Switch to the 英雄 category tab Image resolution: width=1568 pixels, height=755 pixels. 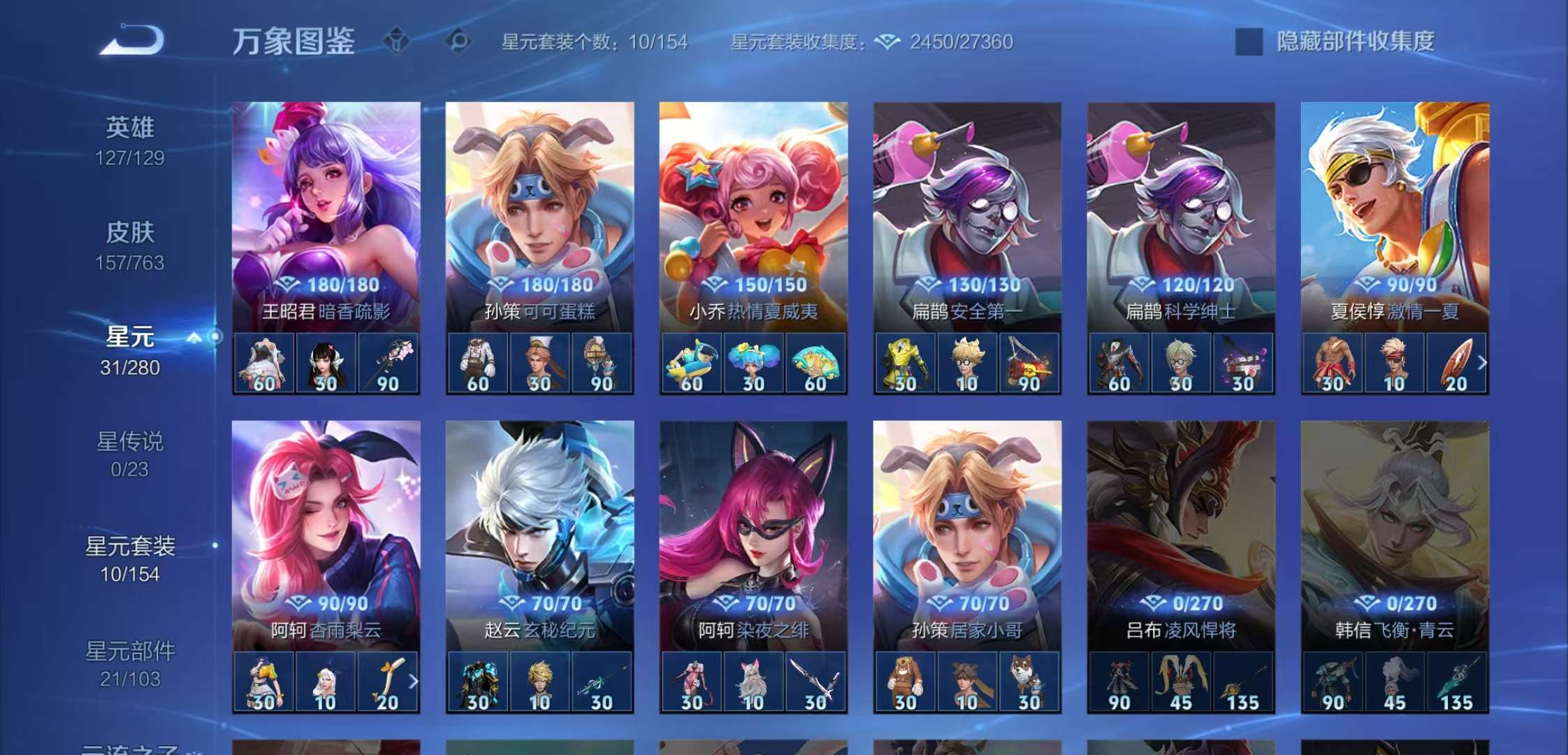coord(133,128)
